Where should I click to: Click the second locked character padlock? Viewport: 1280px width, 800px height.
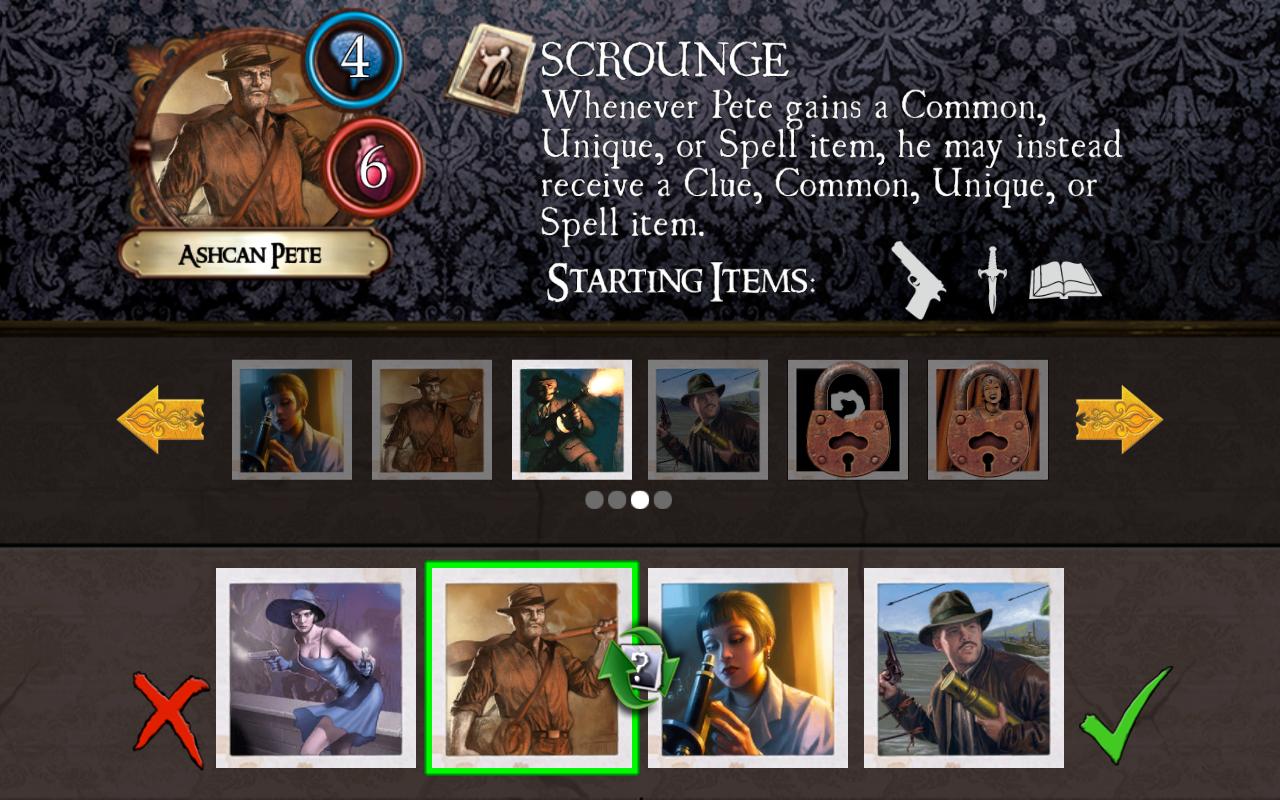click(987, 420)
